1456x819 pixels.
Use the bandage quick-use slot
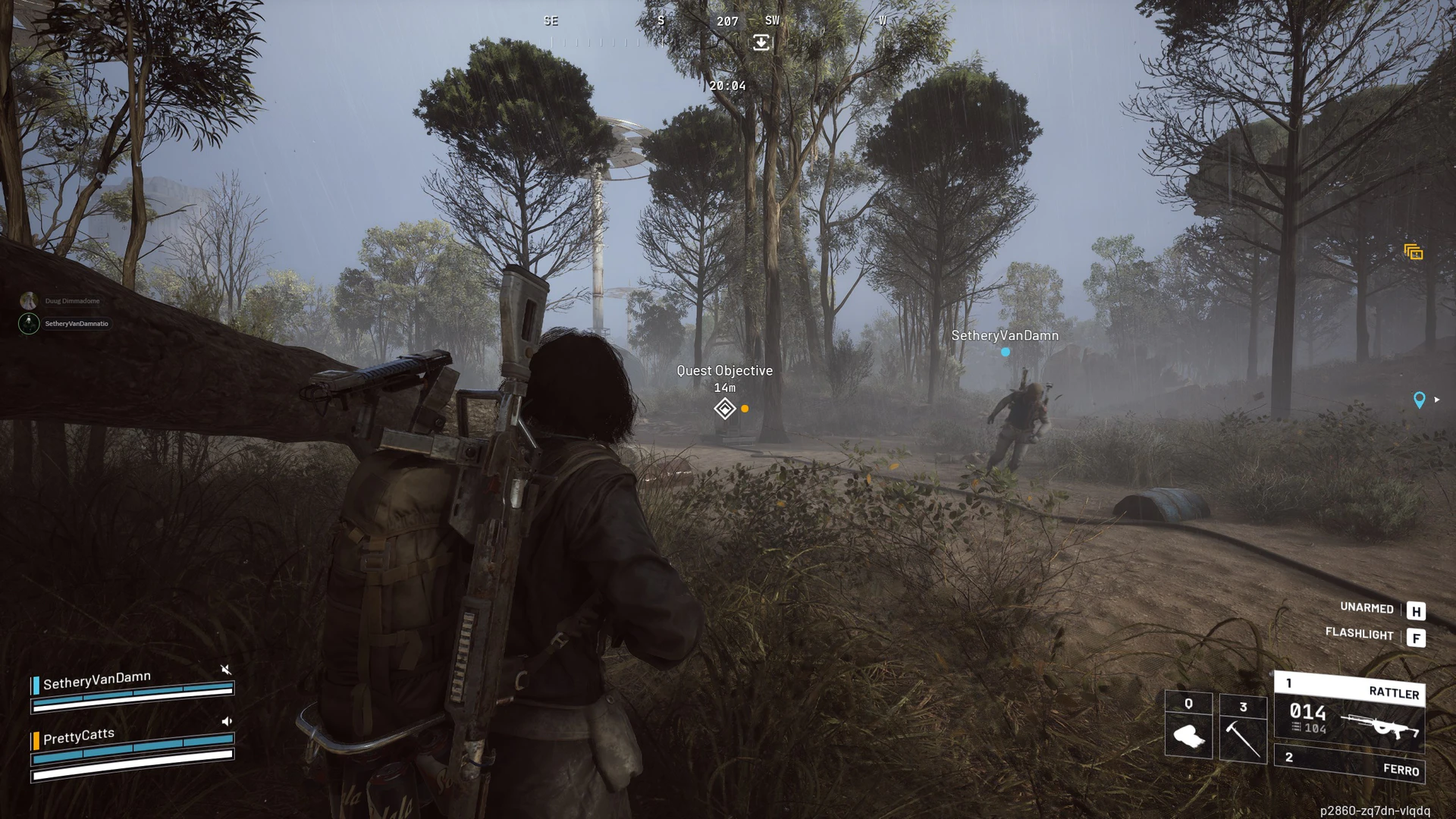[x=1188, y=725]
